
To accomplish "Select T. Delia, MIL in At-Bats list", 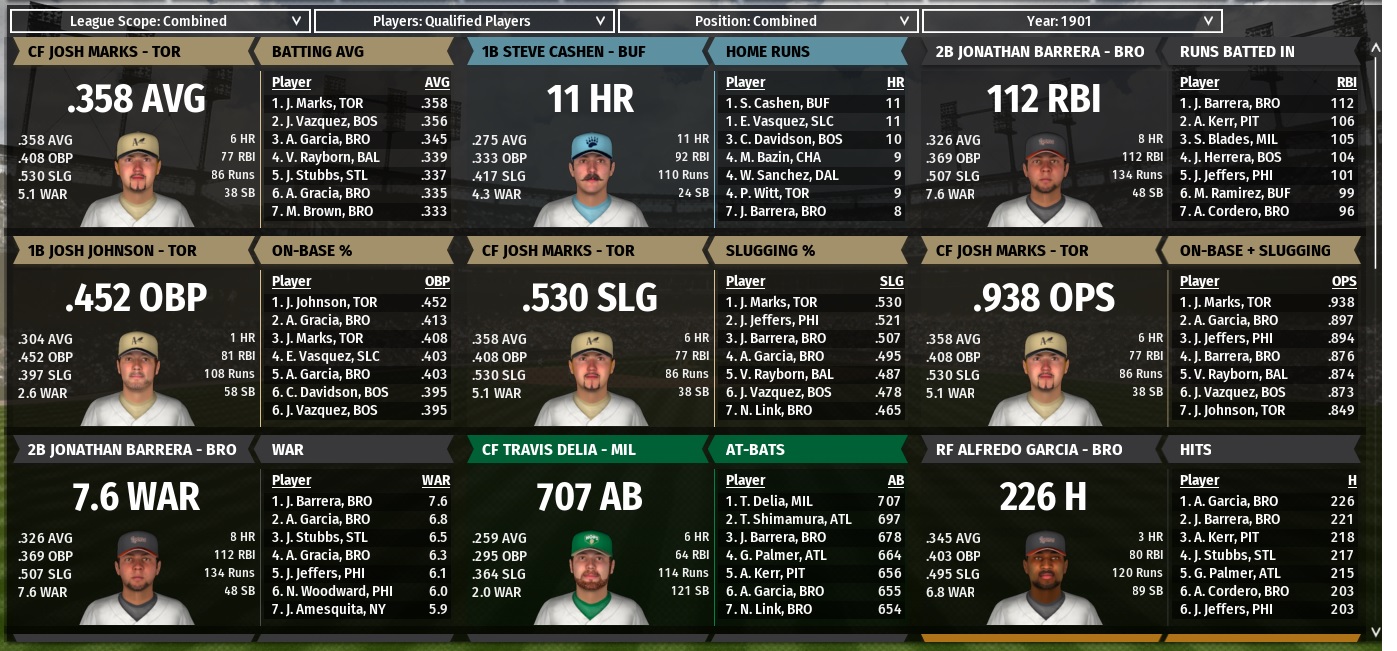I will click(769, 501).
